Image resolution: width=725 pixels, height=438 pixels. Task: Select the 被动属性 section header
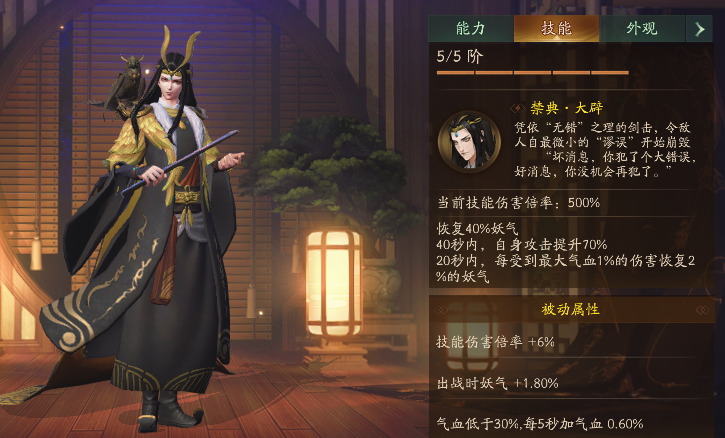pos(571,309)
